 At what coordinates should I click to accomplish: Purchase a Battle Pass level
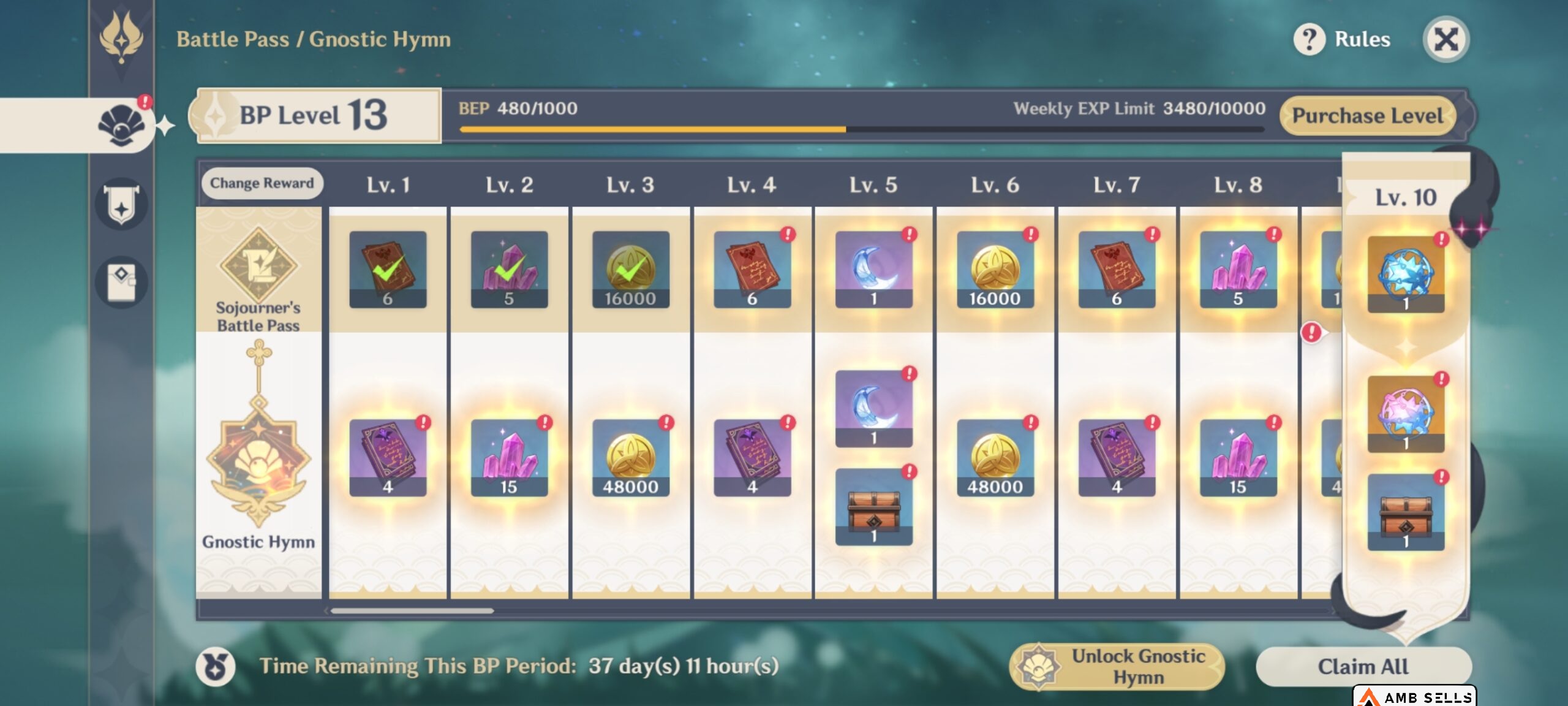click(x=1367, y=116)
